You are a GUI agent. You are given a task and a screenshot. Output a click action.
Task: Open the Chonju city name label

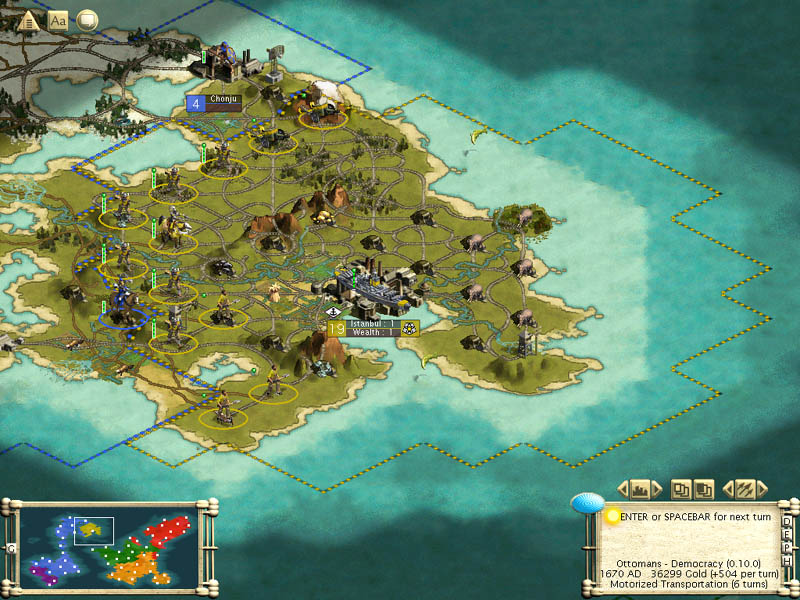[x=224, y=100]
